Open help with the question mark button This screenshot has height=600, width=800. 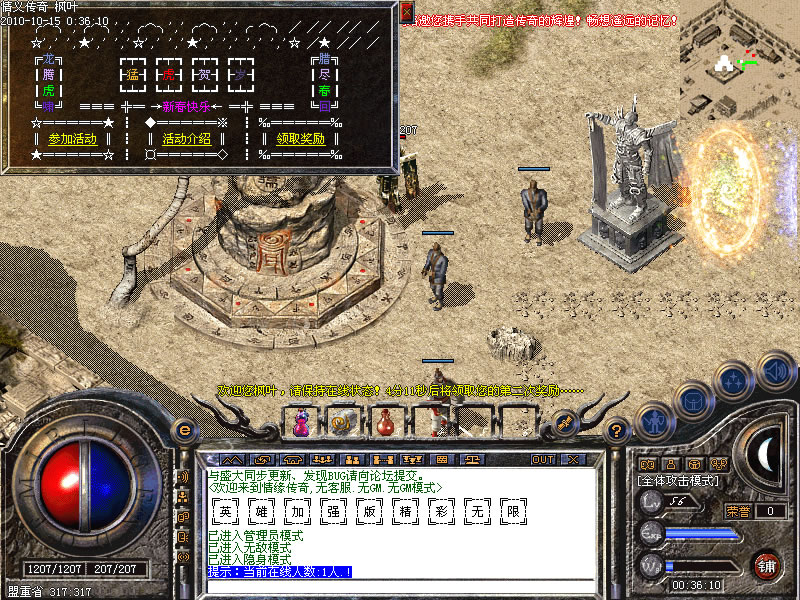[x=617, y=430]
